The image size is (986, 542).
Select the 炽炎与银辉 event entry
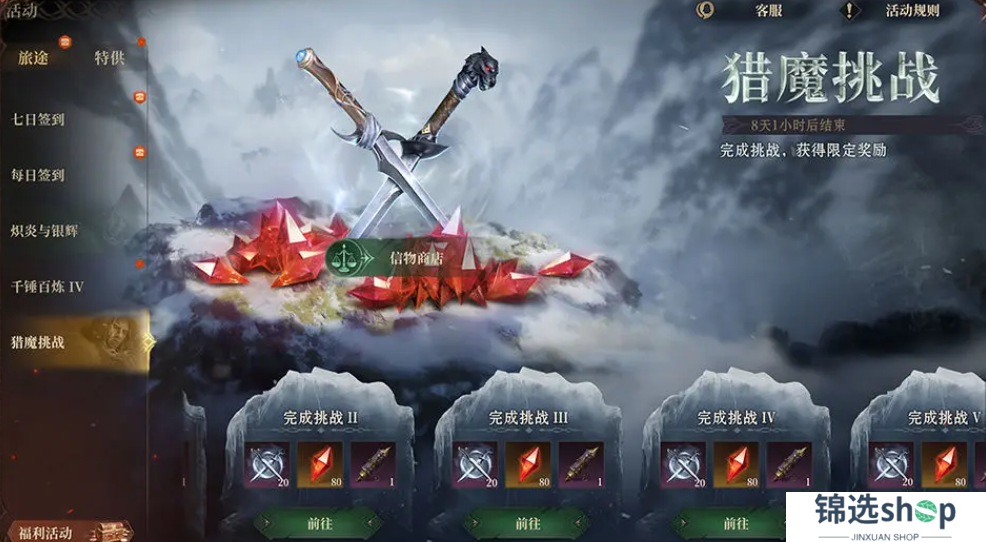[44, 231]
